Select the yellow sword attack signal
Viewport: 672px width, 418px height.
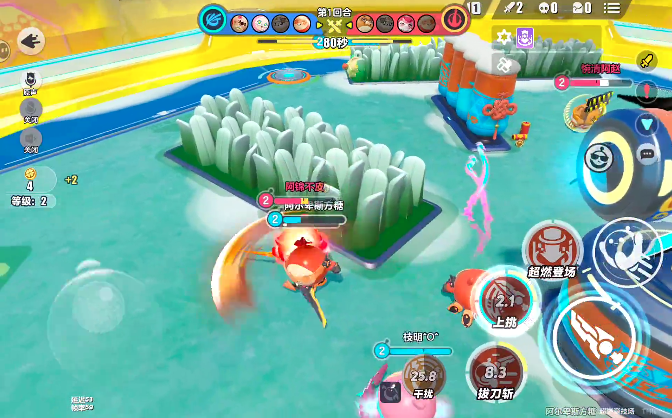(x=646, y=62)
